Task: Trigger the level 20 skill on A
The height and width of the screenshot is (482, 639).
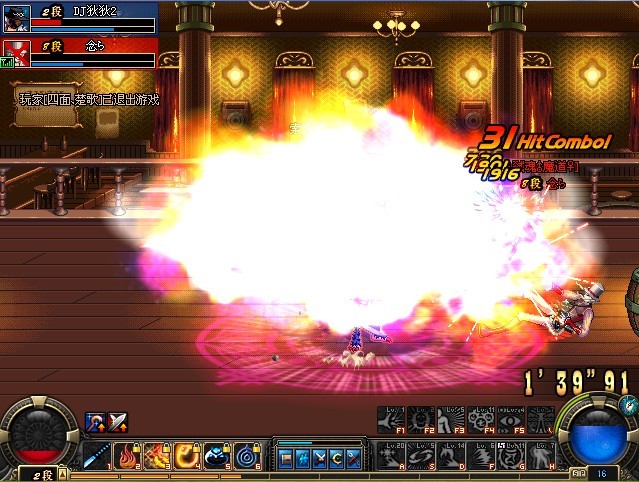Action: coord(391,455)
